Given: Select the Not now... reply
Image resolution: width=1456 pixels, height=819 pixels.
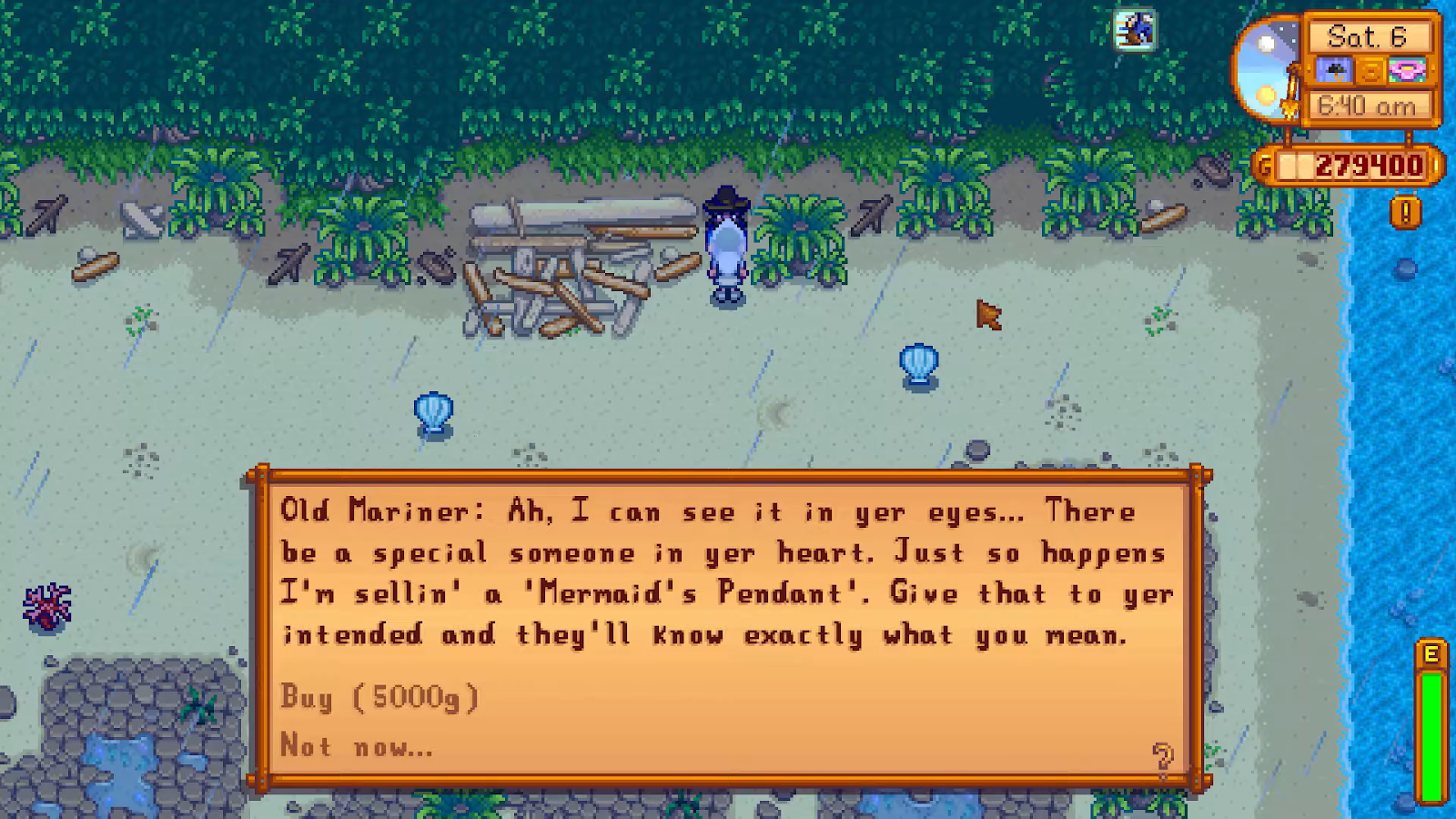Looking at the screenshot, I should tap(356, 746).
